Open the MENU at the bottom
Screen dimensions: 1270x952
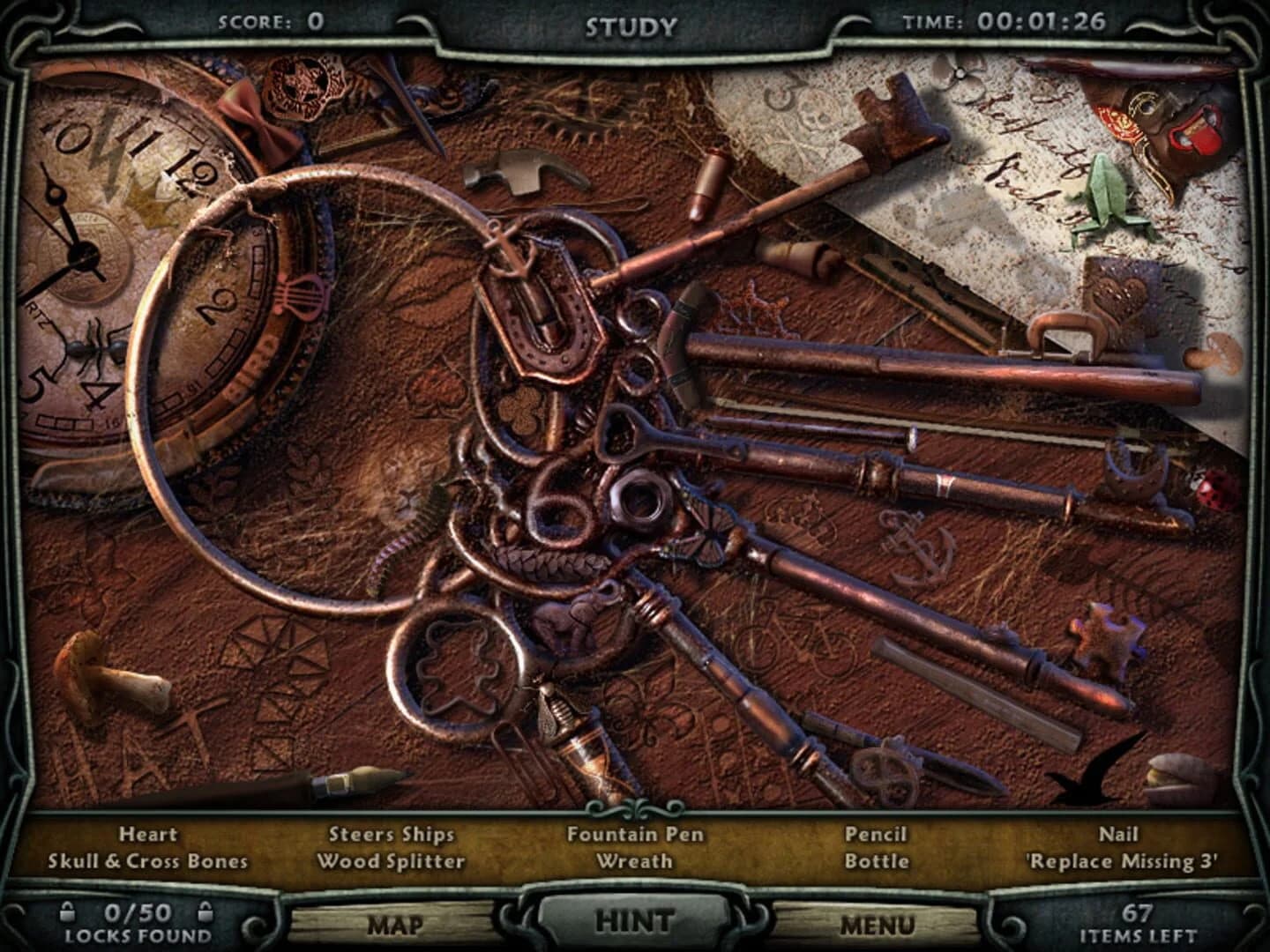(x=881, y=923)
